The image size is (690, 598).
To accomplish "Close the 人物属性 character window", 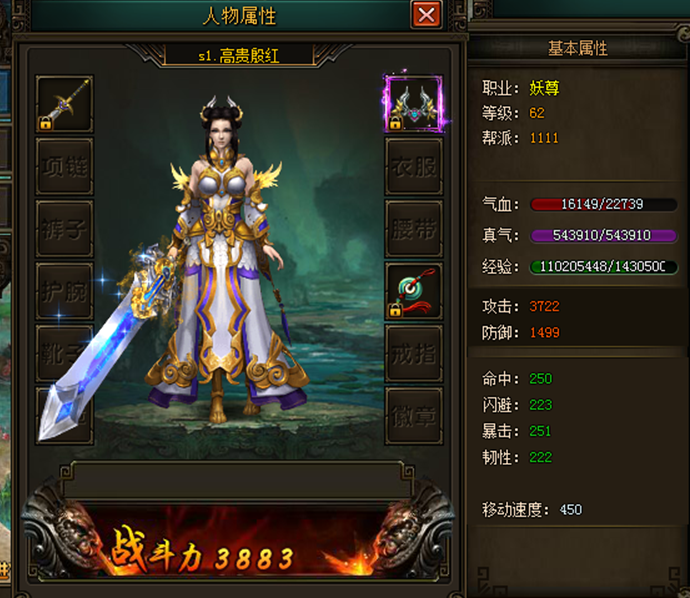I will 427,15.
